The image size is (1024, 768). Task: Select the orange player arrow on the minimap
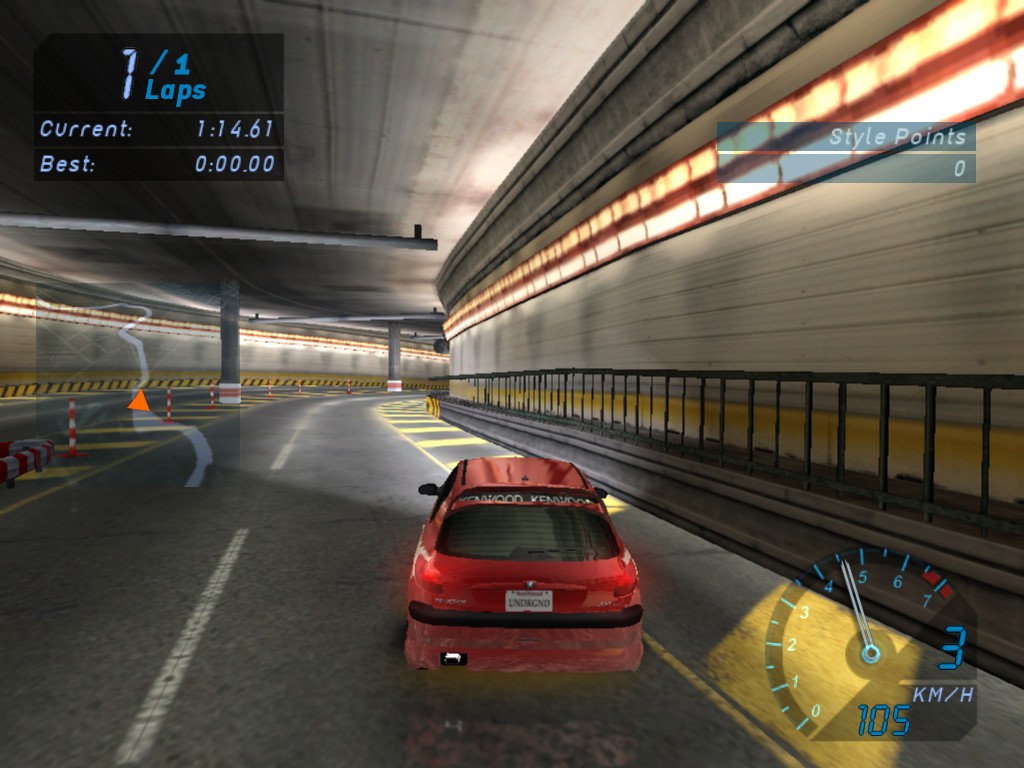click(x=139, y=401)
